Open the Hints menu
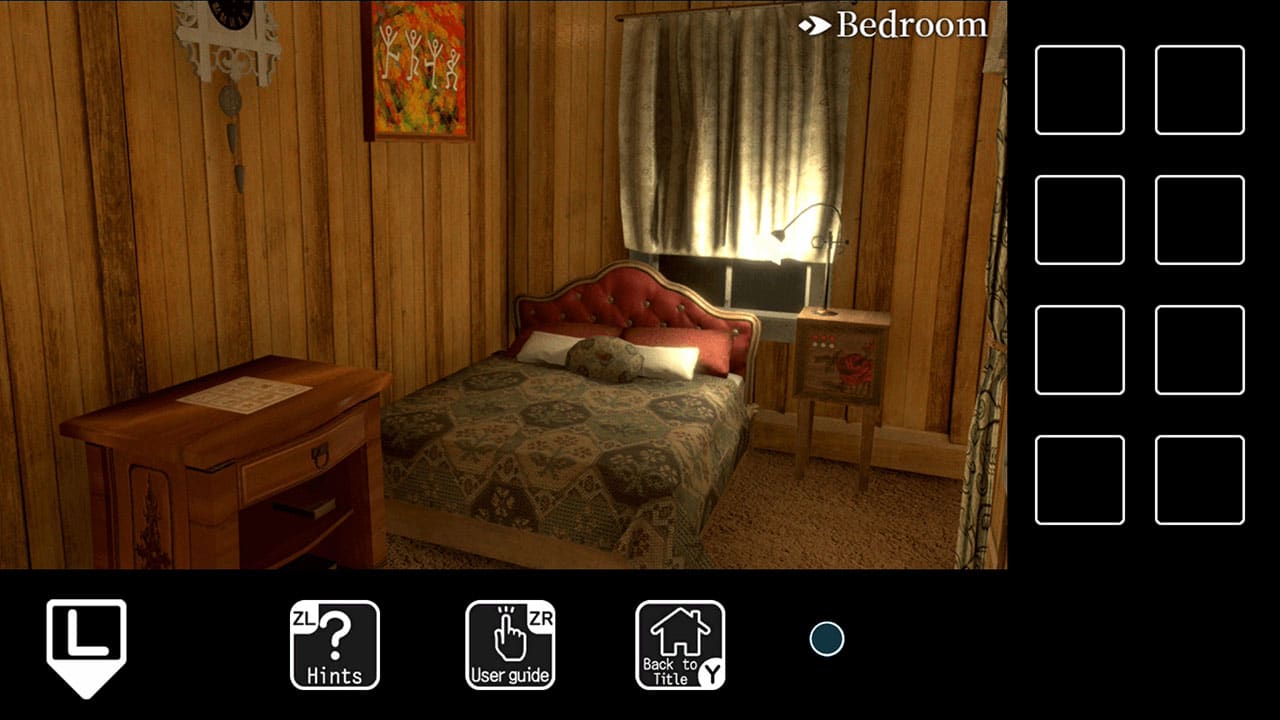The width and height of the screenshot is (1280, 720). [334, 645]
